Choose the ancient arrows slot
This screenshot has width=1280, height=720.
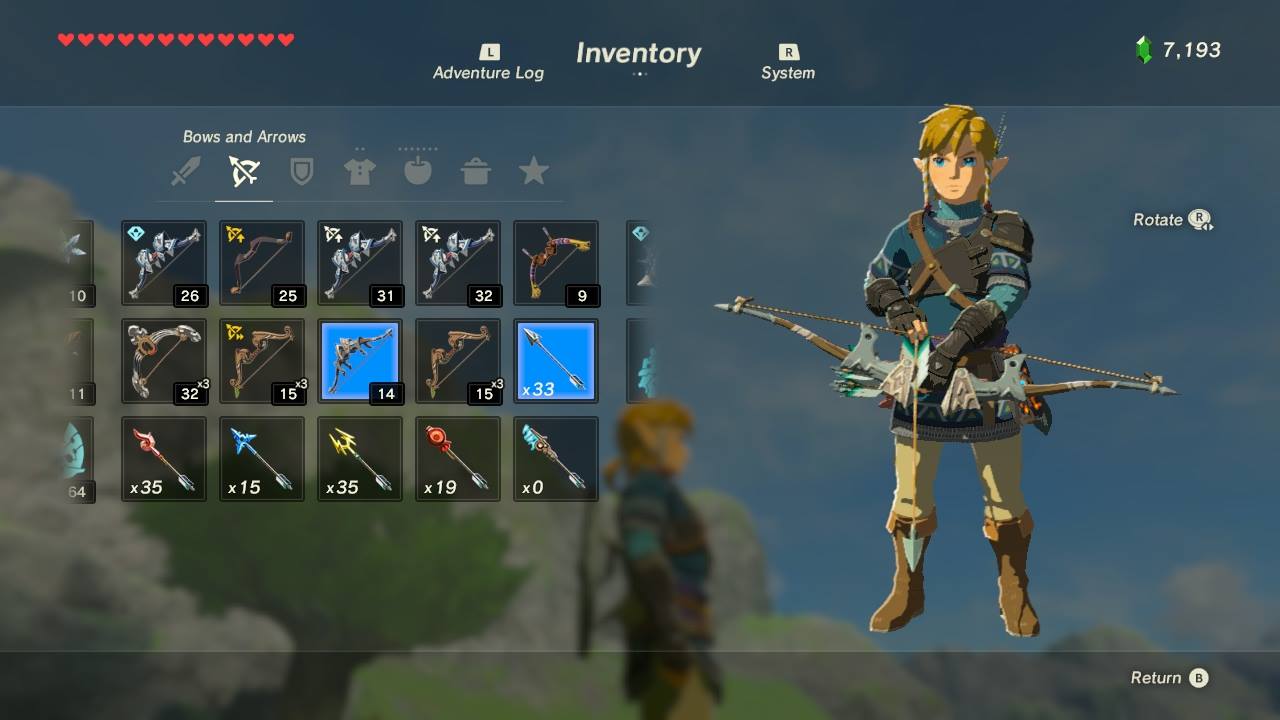point(556,459)
